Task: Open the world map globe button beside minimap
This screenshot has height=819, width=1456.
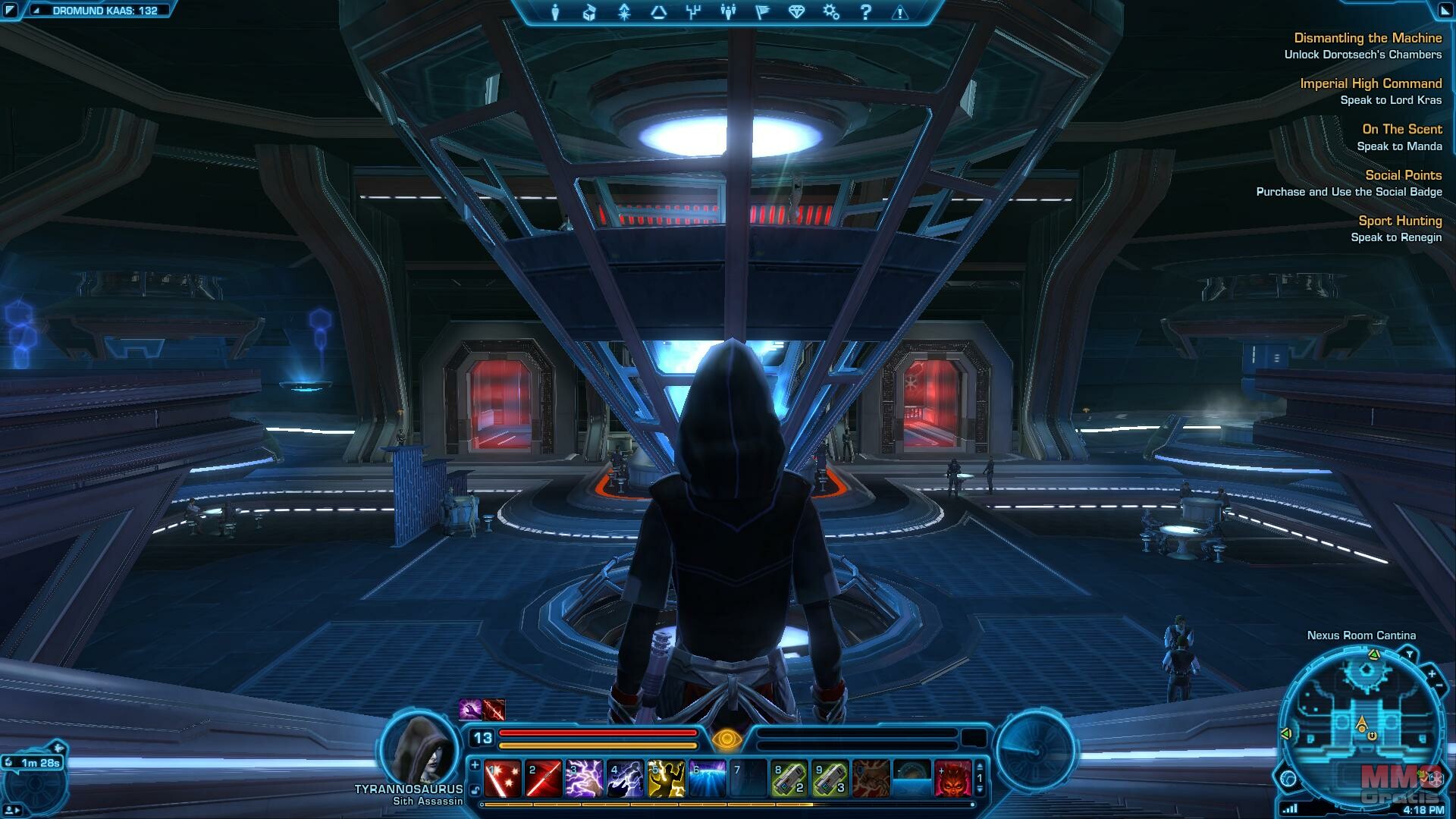Action: click(1288, 778)
